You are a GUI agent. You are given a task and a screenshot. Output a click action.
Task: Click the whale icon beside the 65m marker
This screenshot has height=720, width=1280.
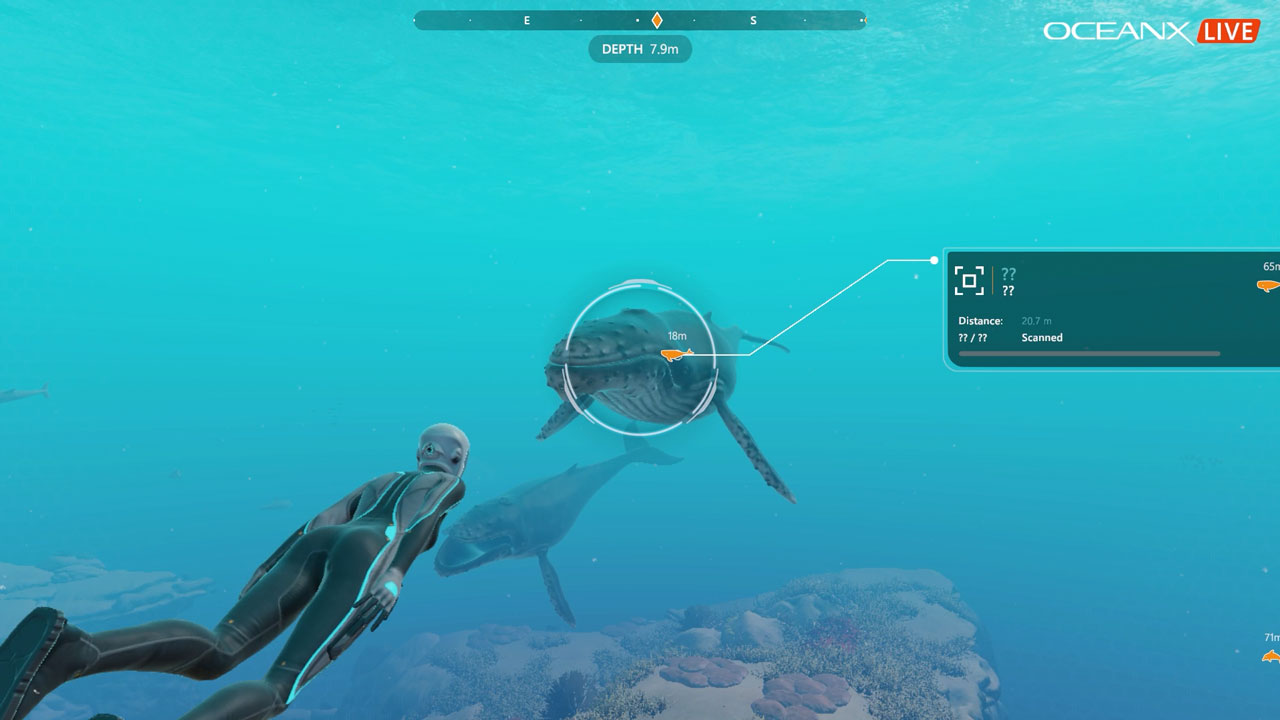[x=1266, y=285]
